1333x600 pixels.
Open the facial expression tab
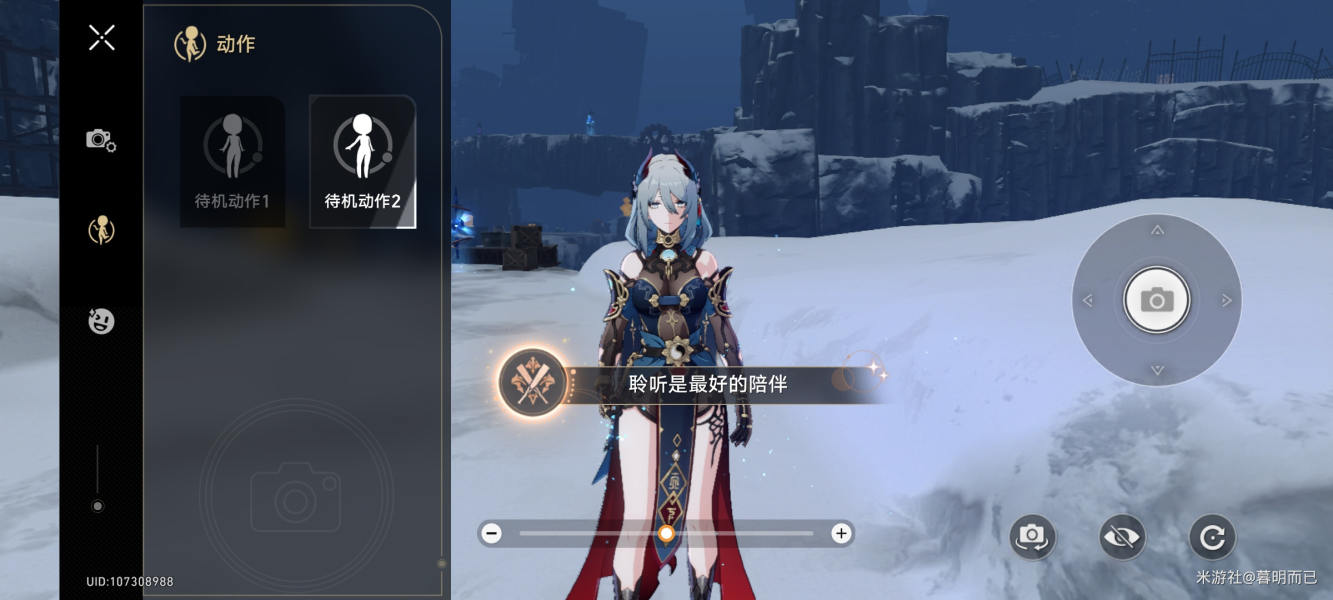[x=101, y=321]
